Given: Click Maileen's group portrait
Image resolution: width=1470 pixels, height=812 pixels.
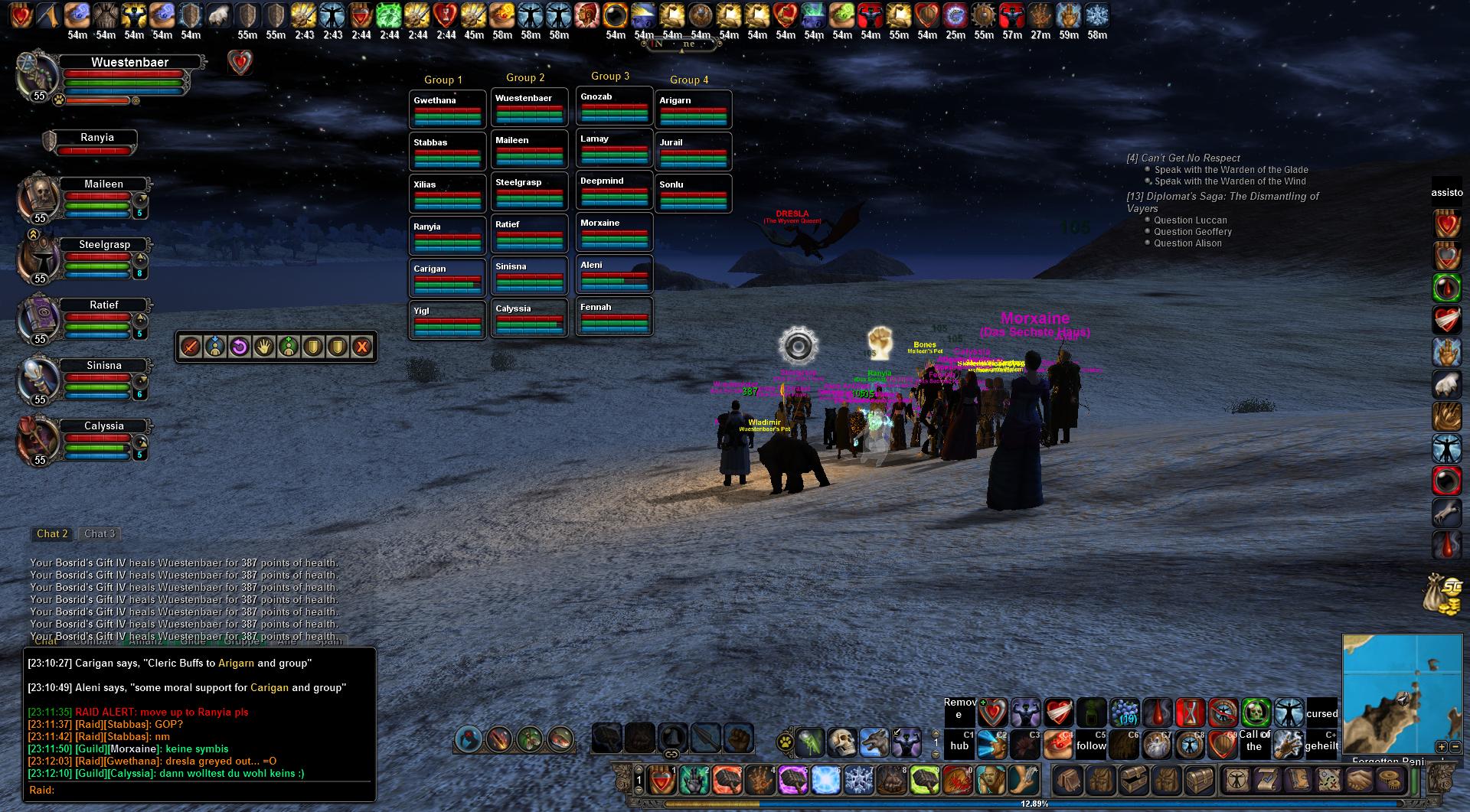Looking at the screenshot, I should (x=40, y=197).
